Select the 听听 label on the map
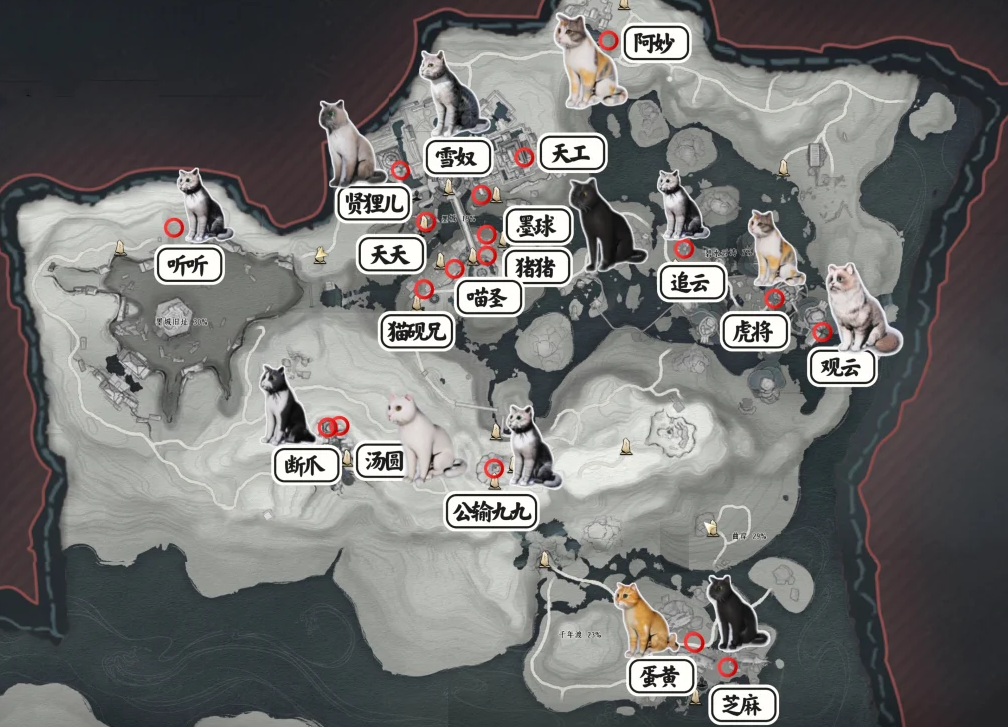Screen dimensions: 1008x727 click(x=189, y=265)
